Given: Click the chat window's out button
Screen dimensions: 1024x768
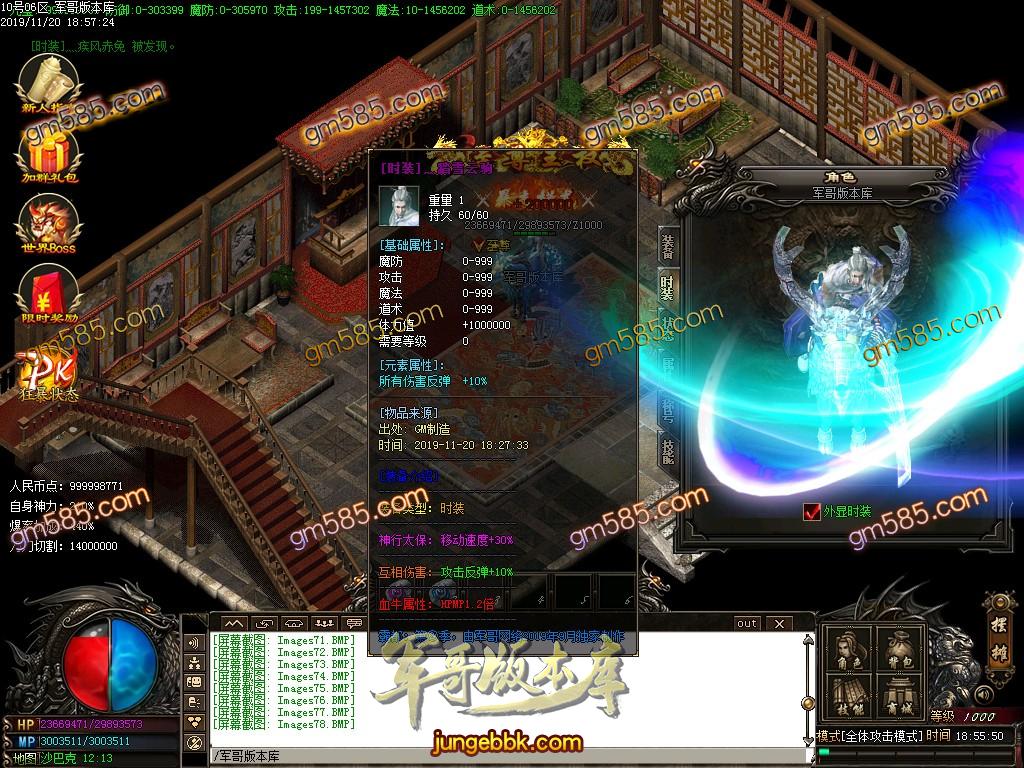Looking at the screenshot, I should [747, 623].
